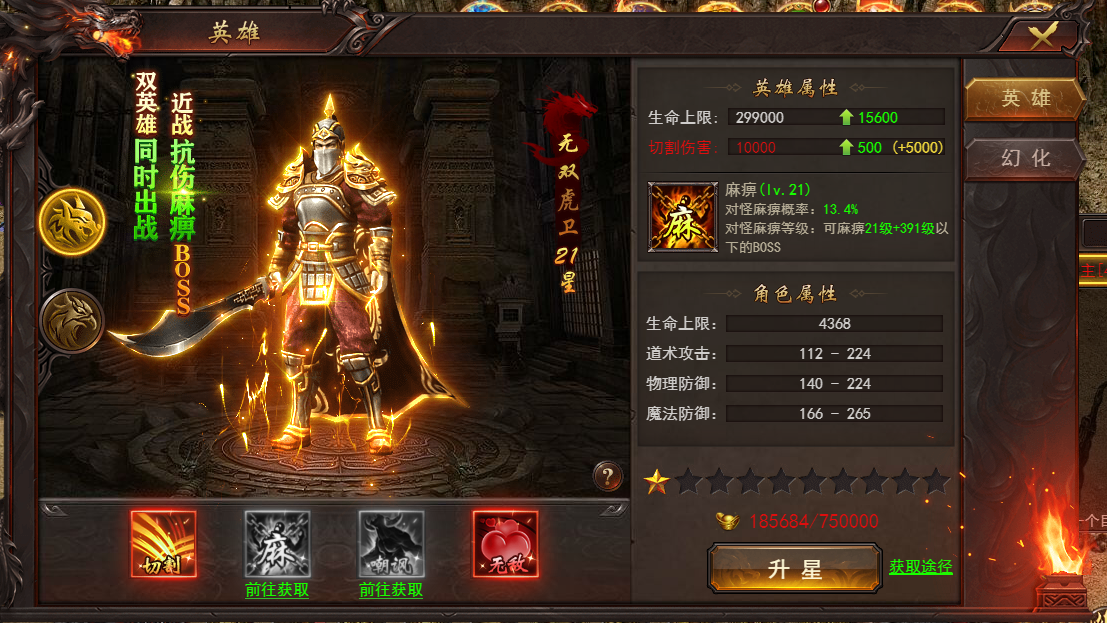Select the 切割 skill icon
Viewport: 1107px width, 623px height.
coord(163,543)
